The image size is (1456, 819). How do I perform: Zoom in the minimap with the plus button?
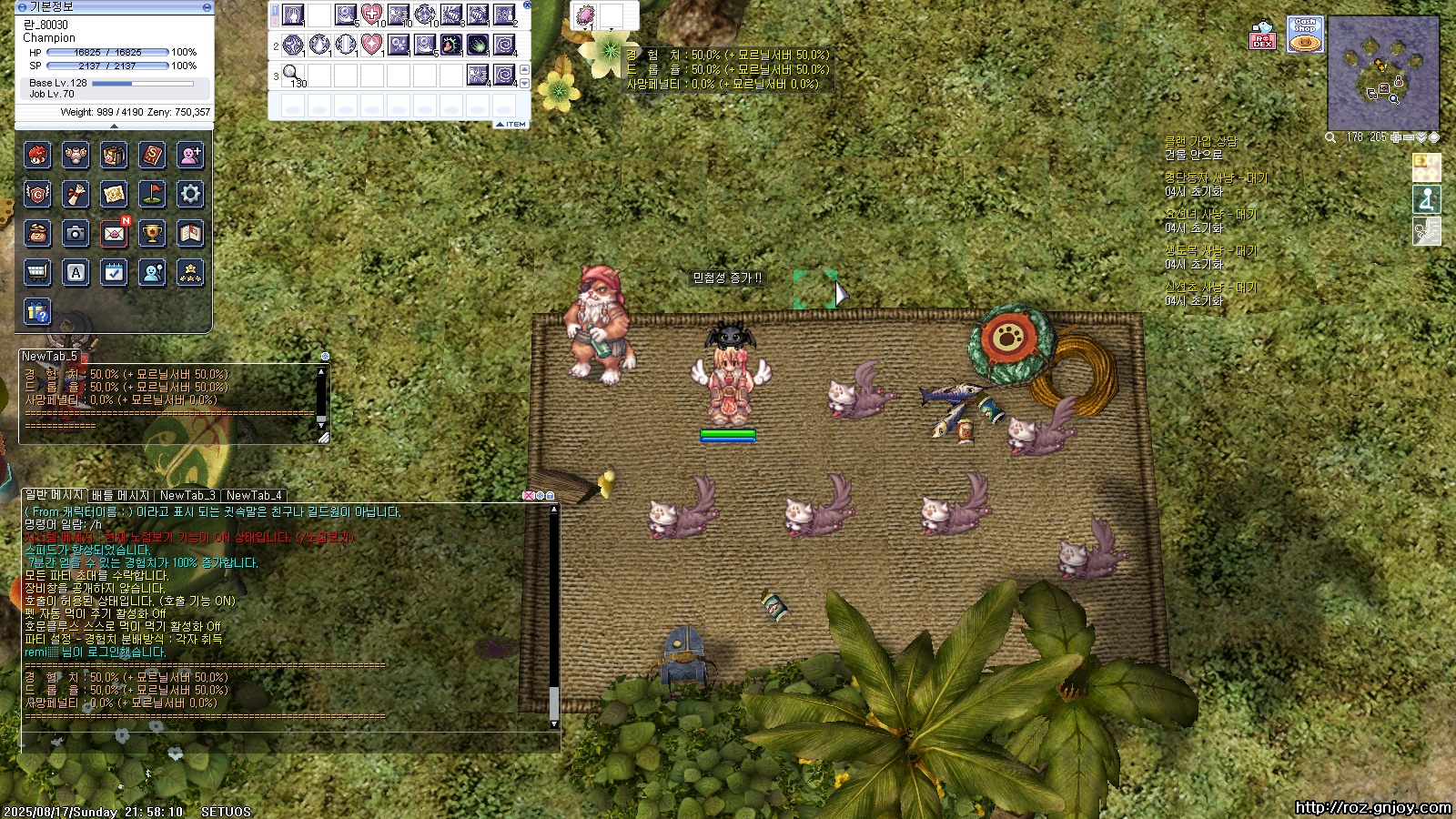pyautogui.click(x=1396, y=137)
